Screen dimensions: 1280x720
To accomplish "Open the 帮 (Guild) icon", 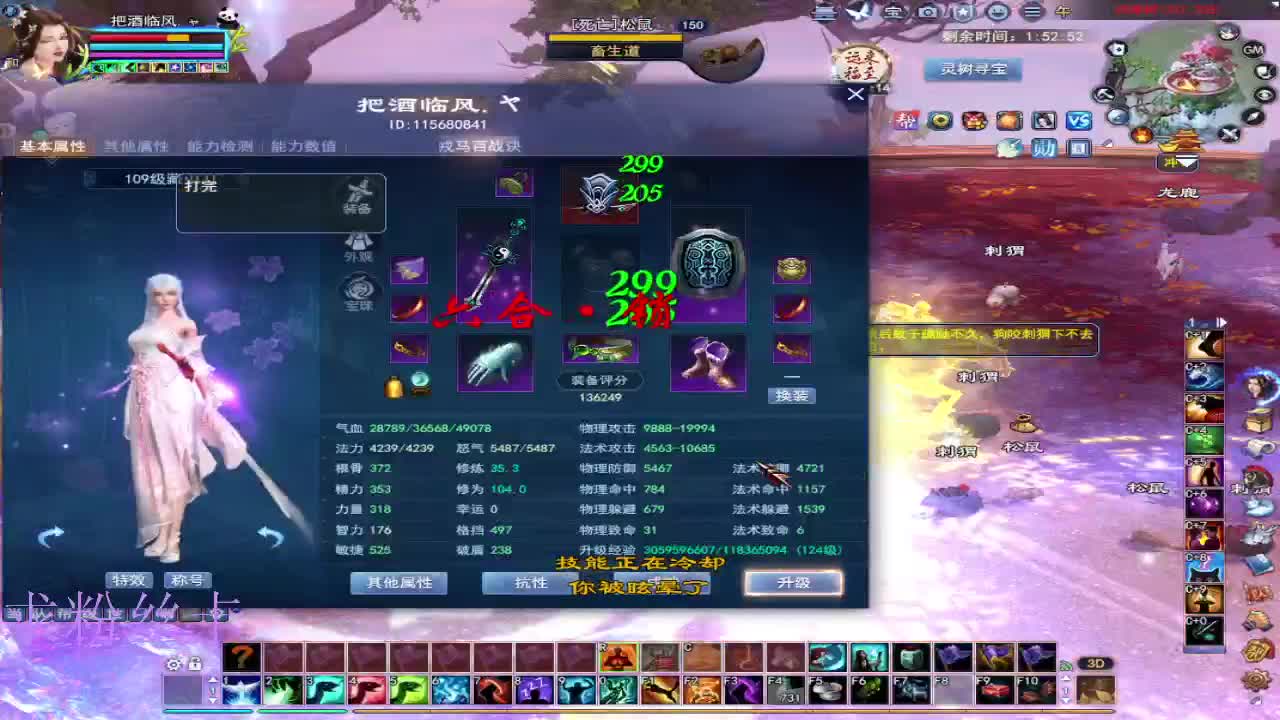I will [x=908, y=118].
